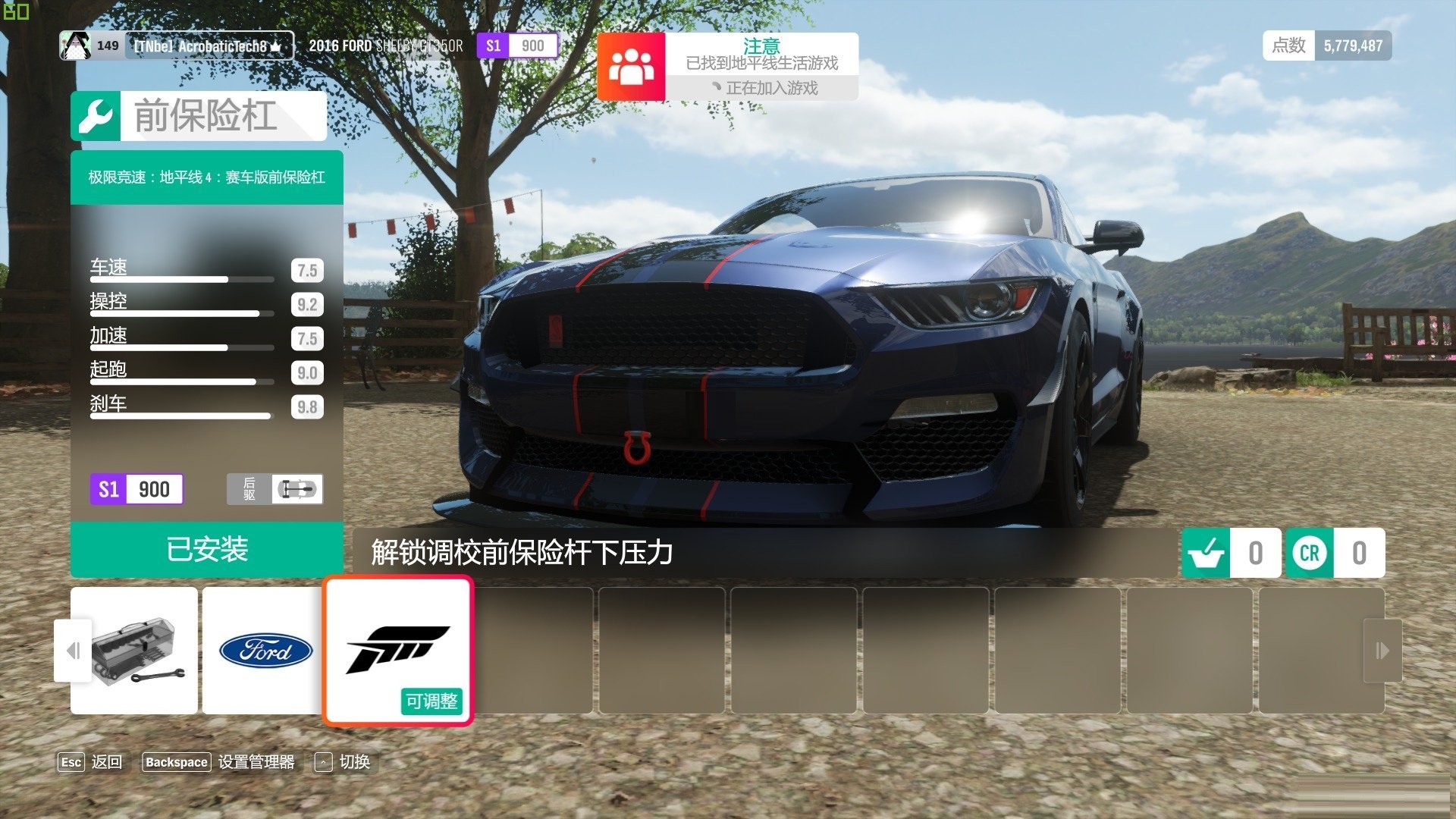Open the Horizon Life session notification
1456x819 pixels.
pyautogui.click(x=727, y=67)
